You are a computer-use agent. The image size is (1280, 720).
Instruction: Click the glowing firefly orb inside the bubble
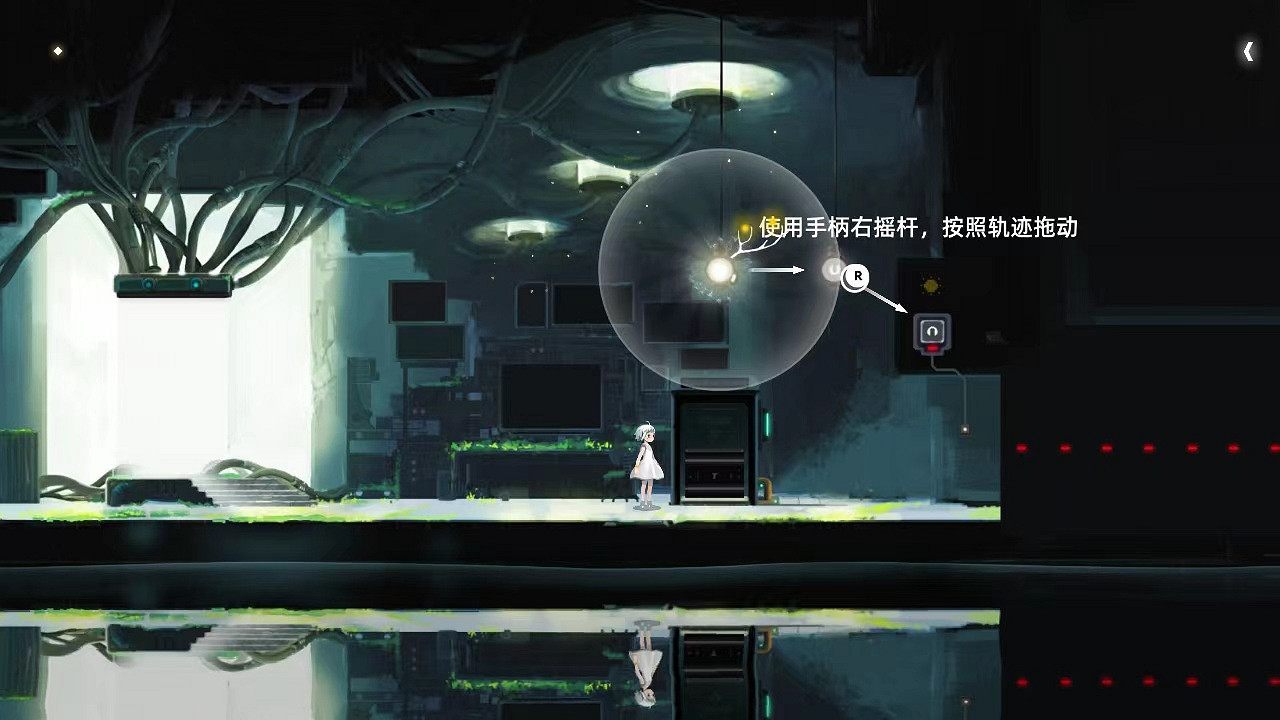point(717,270)
